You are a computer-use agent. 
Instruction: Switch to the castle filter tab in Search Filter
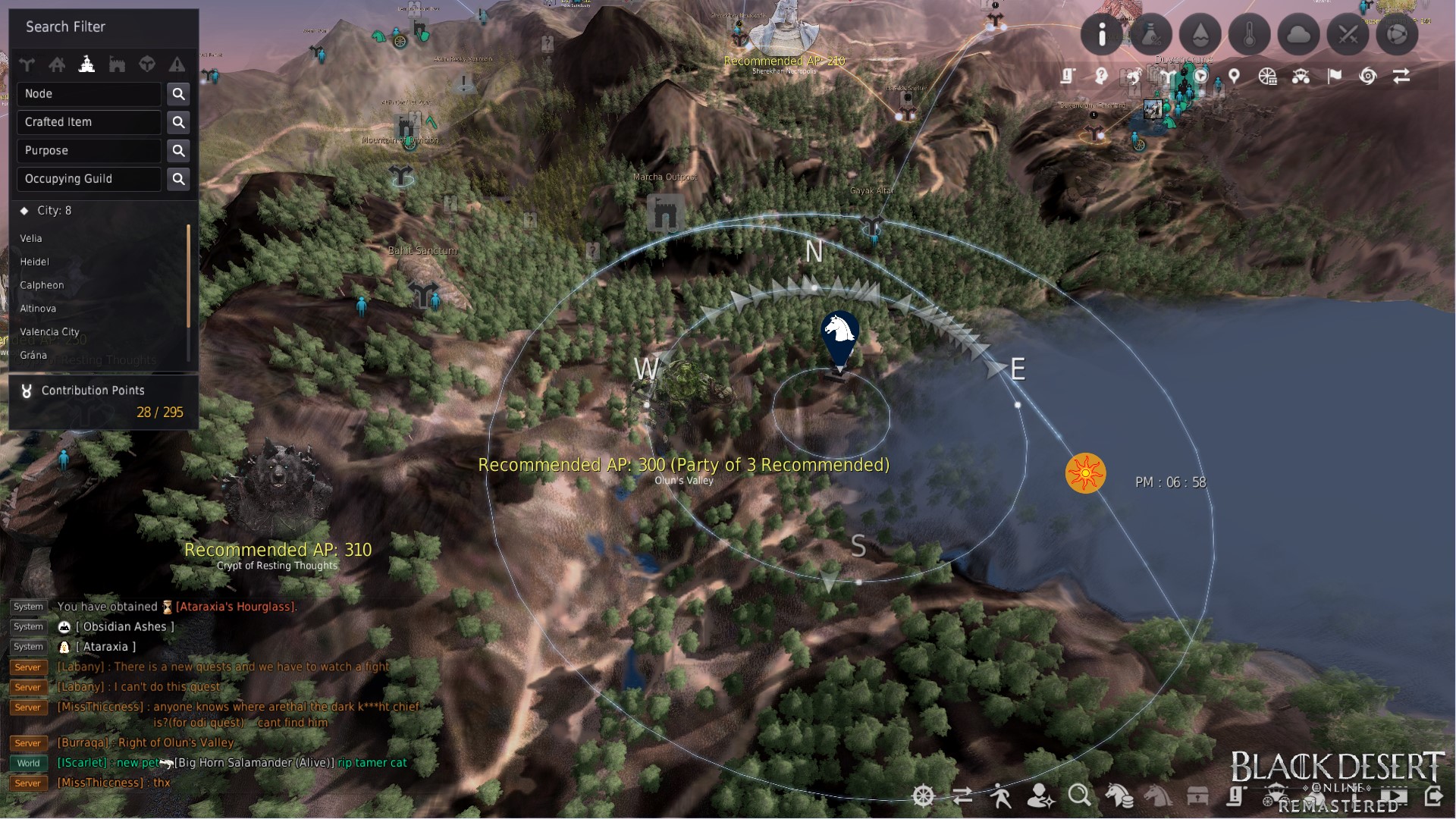(118, 65)
